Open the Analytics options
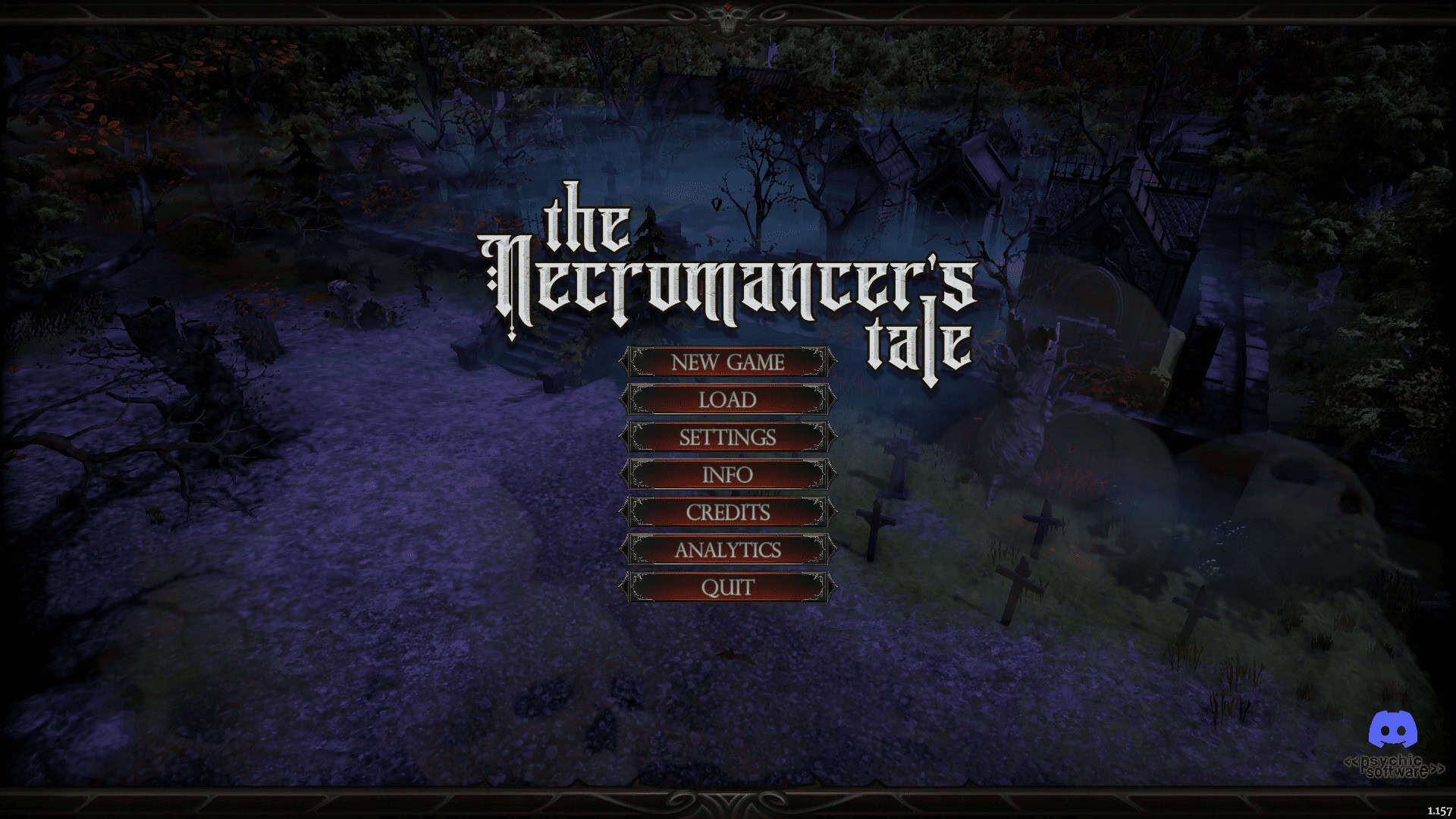 point(727,550)
